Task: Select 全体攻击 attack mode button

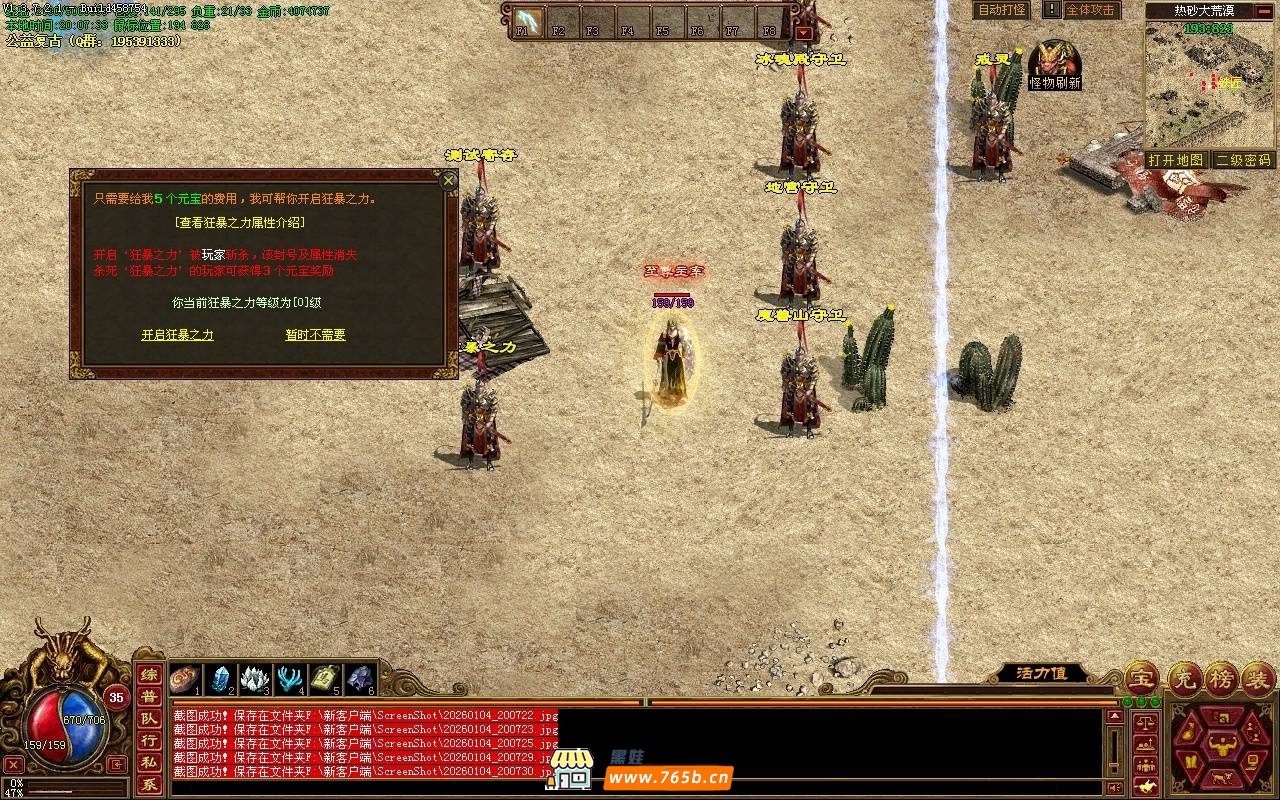Action: click(x=1089, y=10)
